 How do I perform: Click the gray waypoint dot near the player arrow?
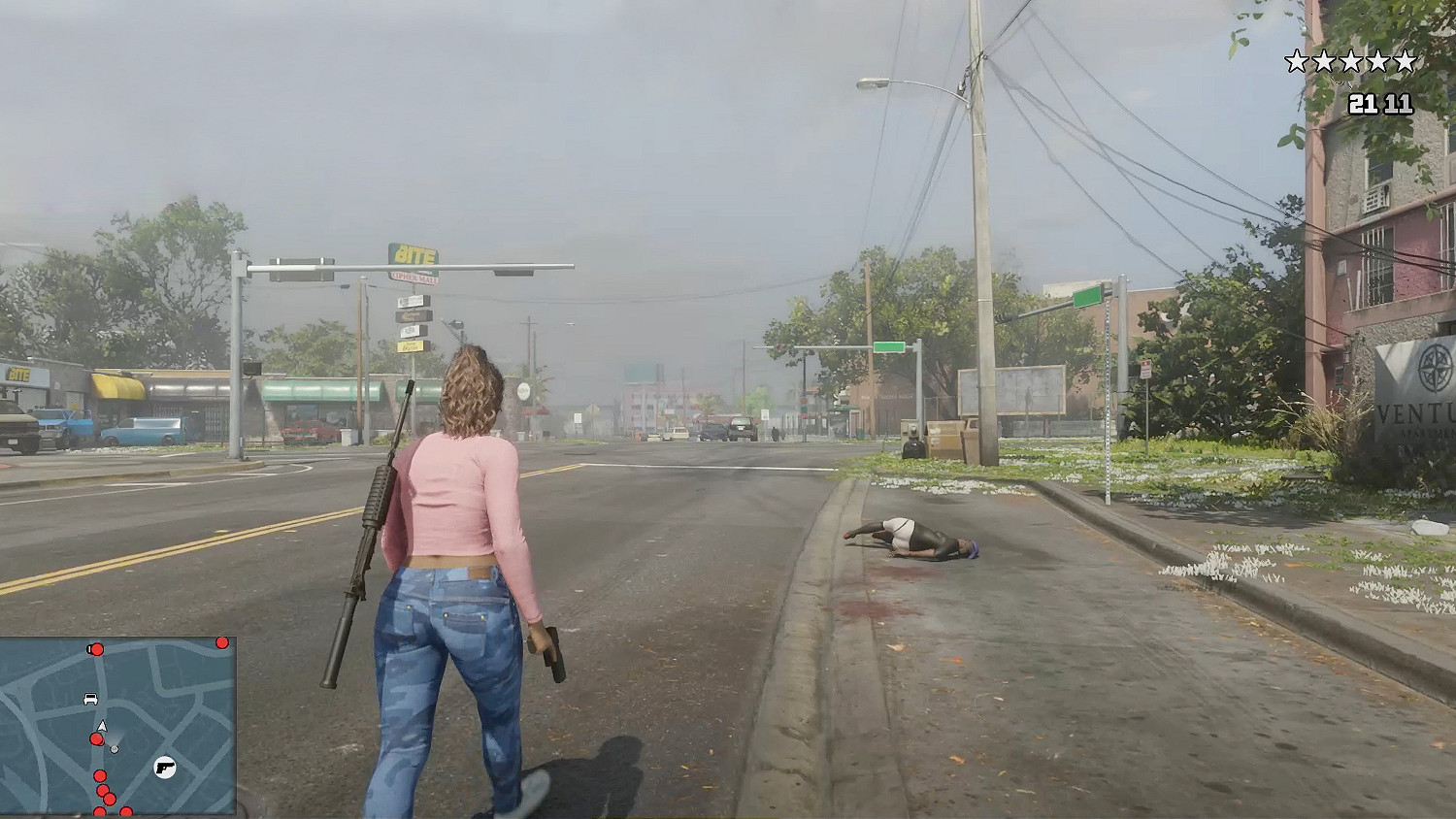(115, 749)
